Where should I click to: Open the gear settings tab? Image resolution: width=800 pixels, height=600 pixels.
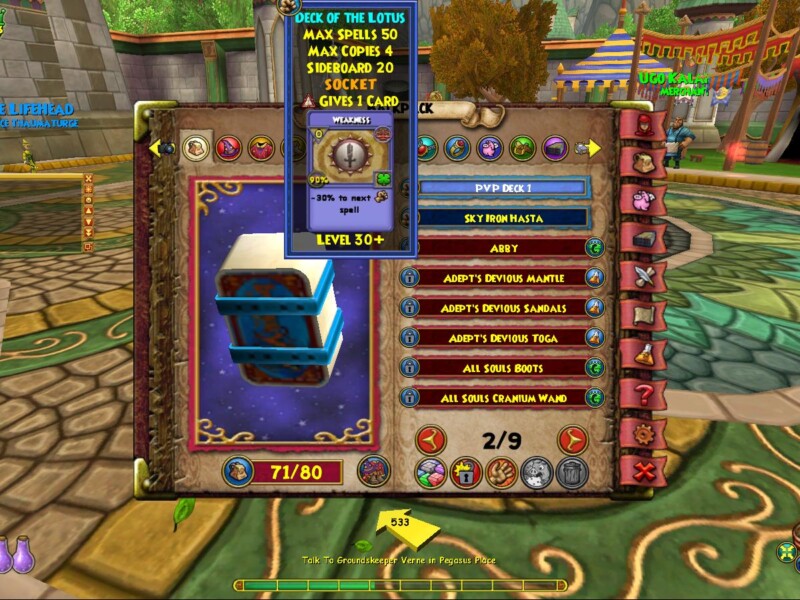click(641, 433)
